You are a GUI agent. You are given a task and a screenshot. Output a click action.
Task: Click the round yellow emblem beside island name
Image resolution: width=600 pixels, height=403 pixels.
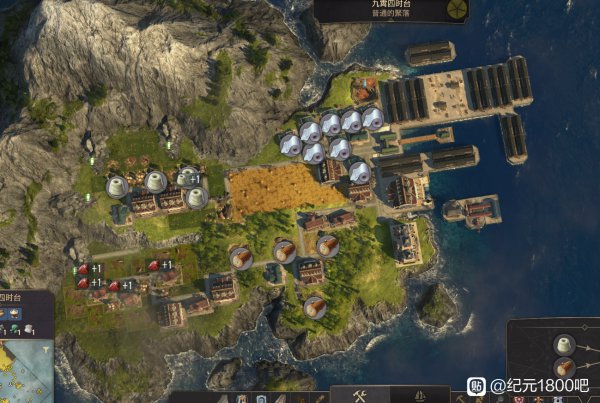tap(457, 9)
